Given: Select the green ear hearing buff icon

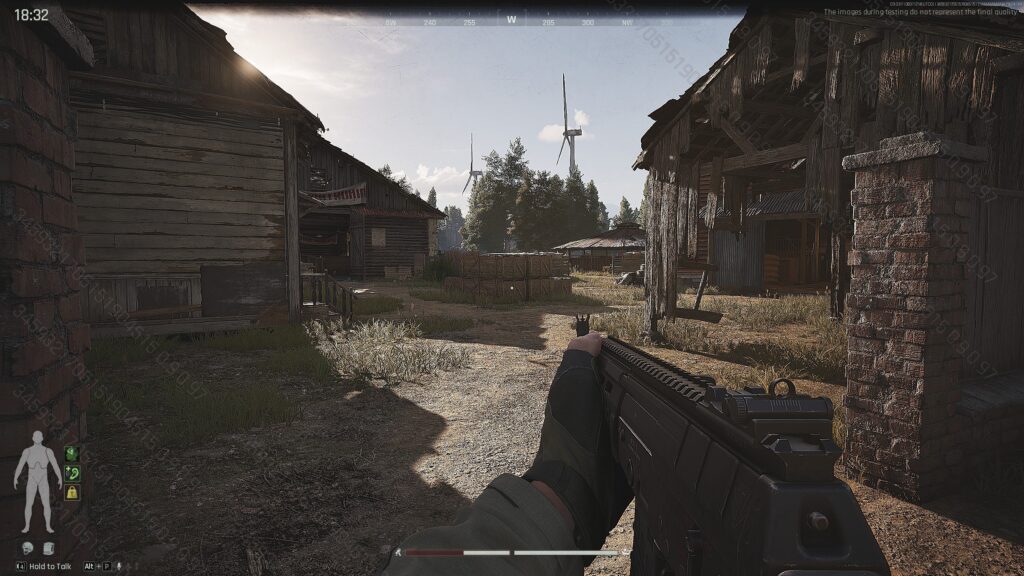Looking at the screenshot, I should coord(72,473).
